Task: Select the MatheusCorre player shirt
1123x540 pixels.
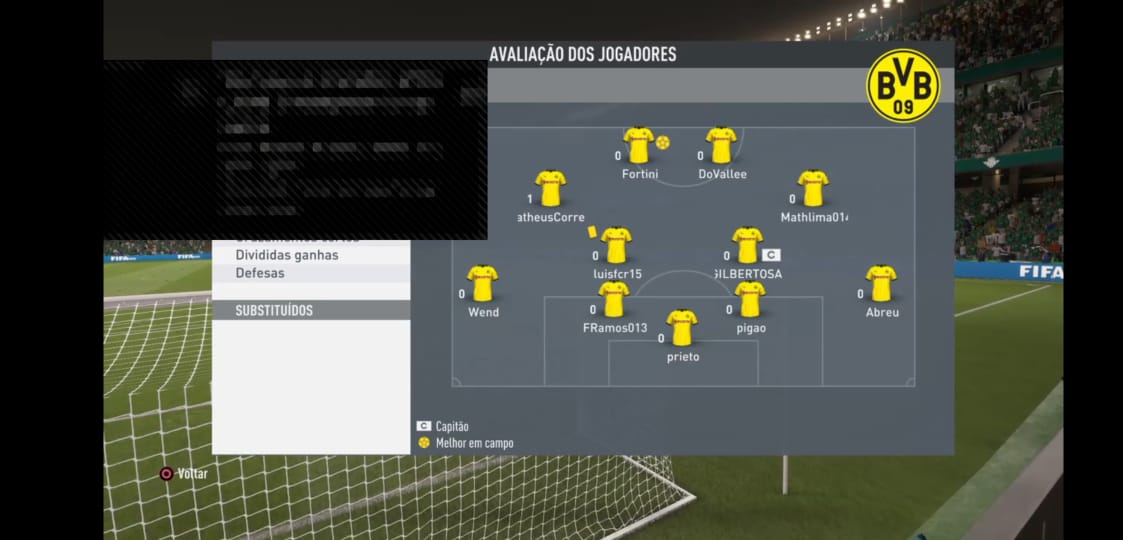Action: point(550,188)
